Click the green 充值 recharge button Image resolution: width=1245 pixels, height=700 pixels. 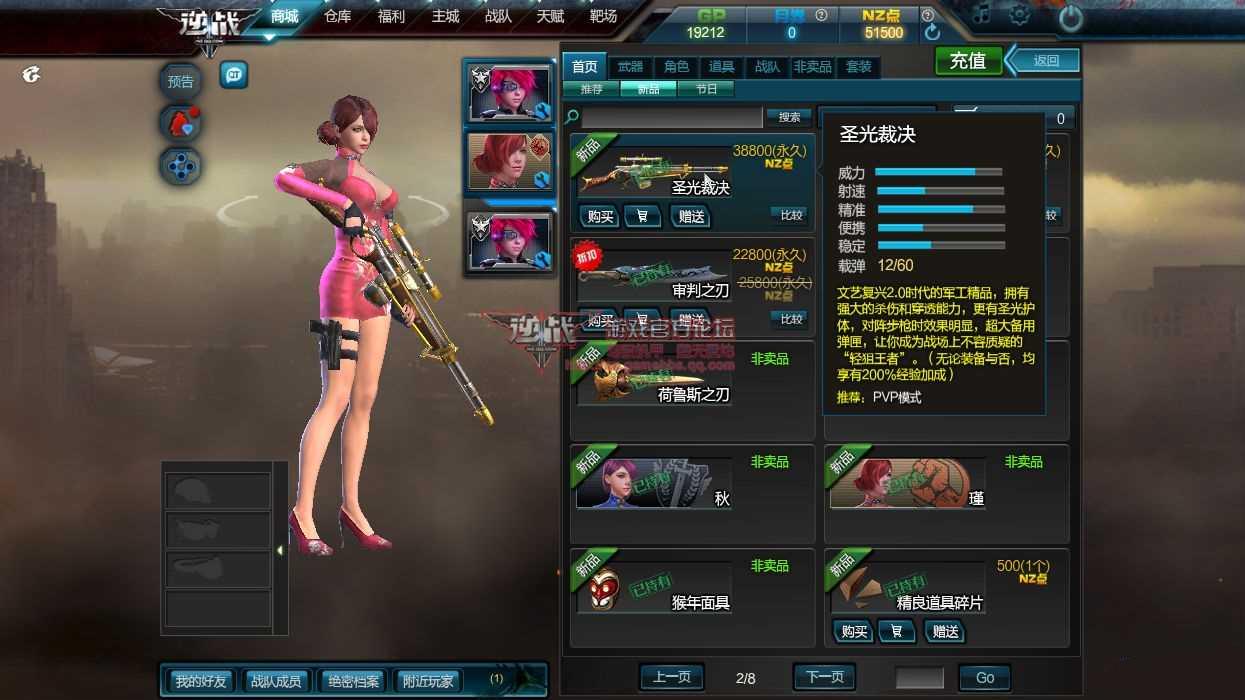(x=967, y=61)
